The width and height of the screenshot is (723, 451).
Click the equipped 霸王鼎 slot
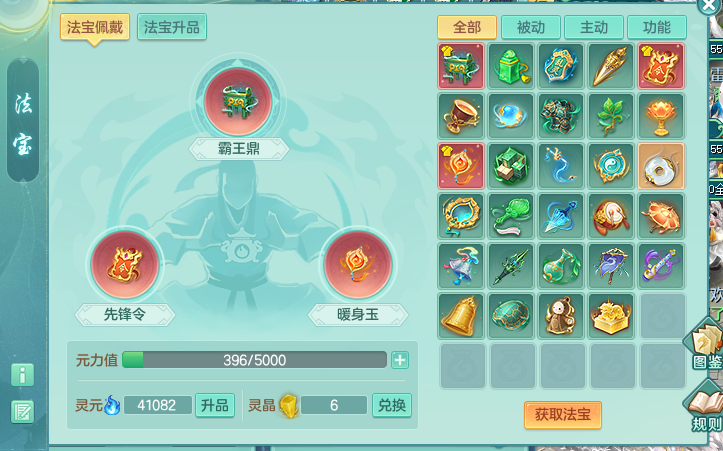pyautogui.click(x=239, y=102)
